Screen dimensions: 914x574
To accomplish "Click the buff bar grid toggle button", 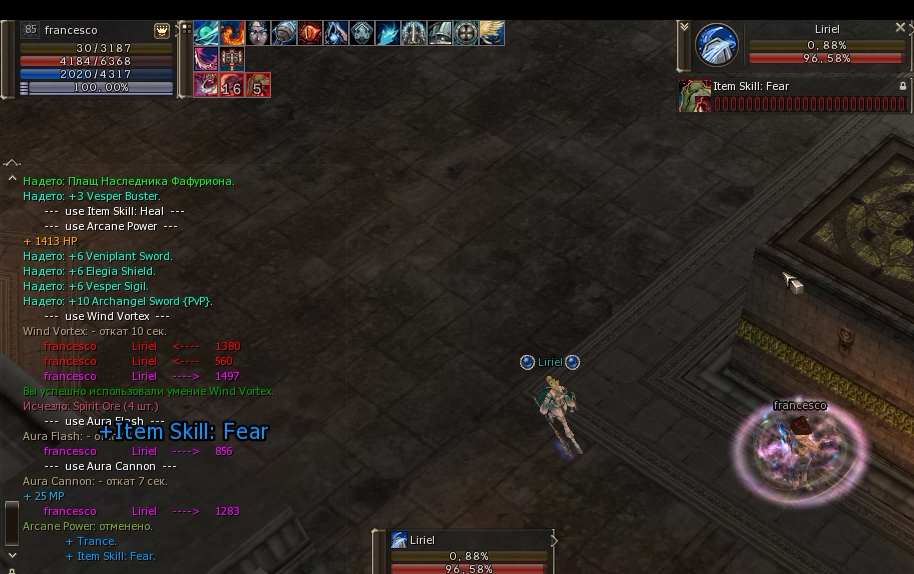I will pyautogui.click(x=186, y=29).
